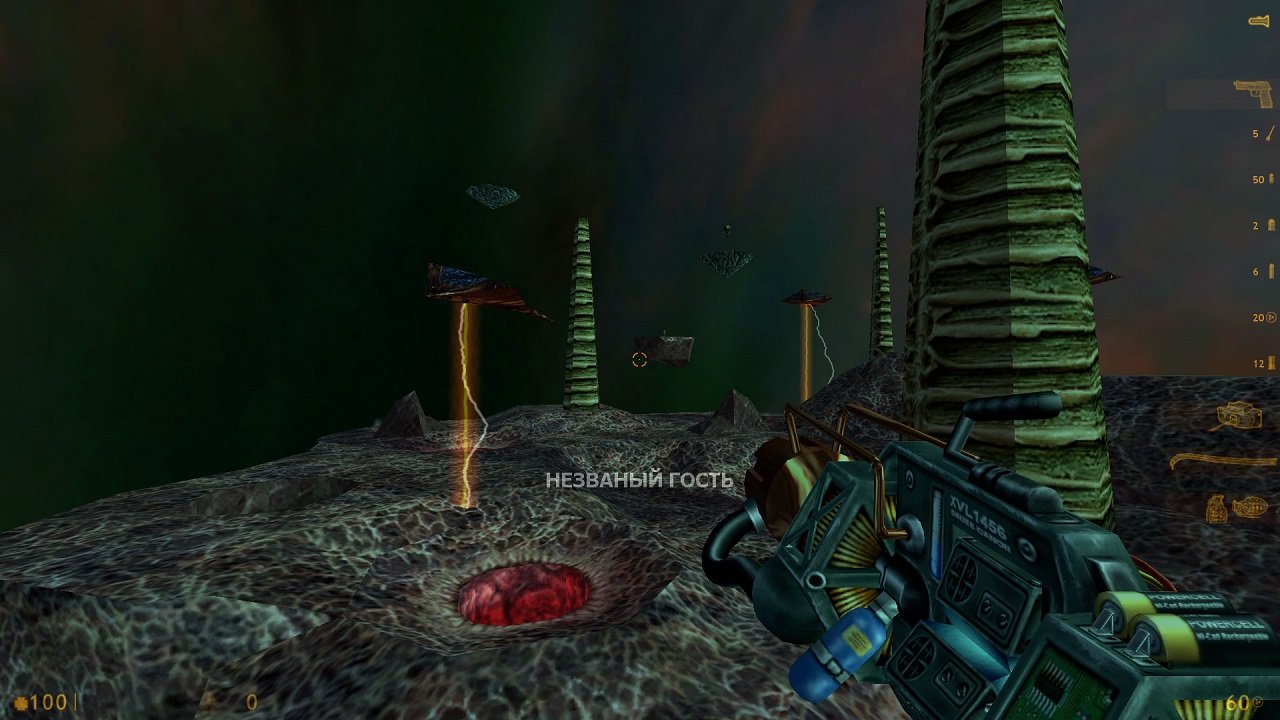Click the health cross icon showing 100
Viewport: 1280px width, 720px height.
[x=22, y=701]
